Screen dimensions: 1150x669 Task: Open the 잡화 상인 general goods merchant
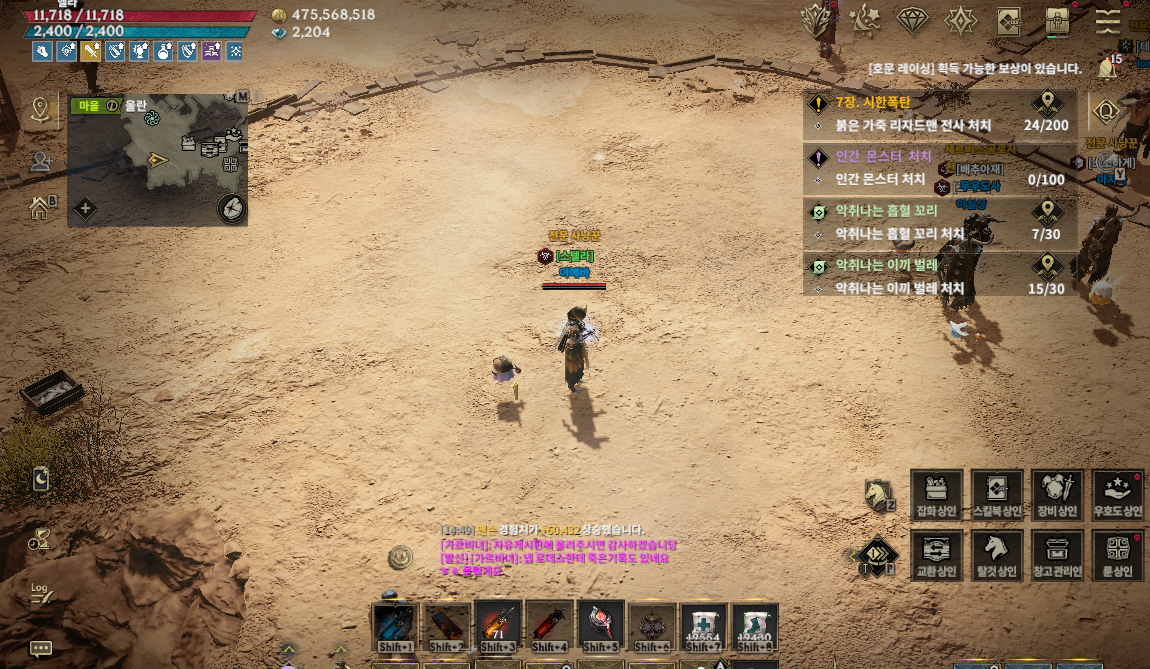[x=937, y=495]
